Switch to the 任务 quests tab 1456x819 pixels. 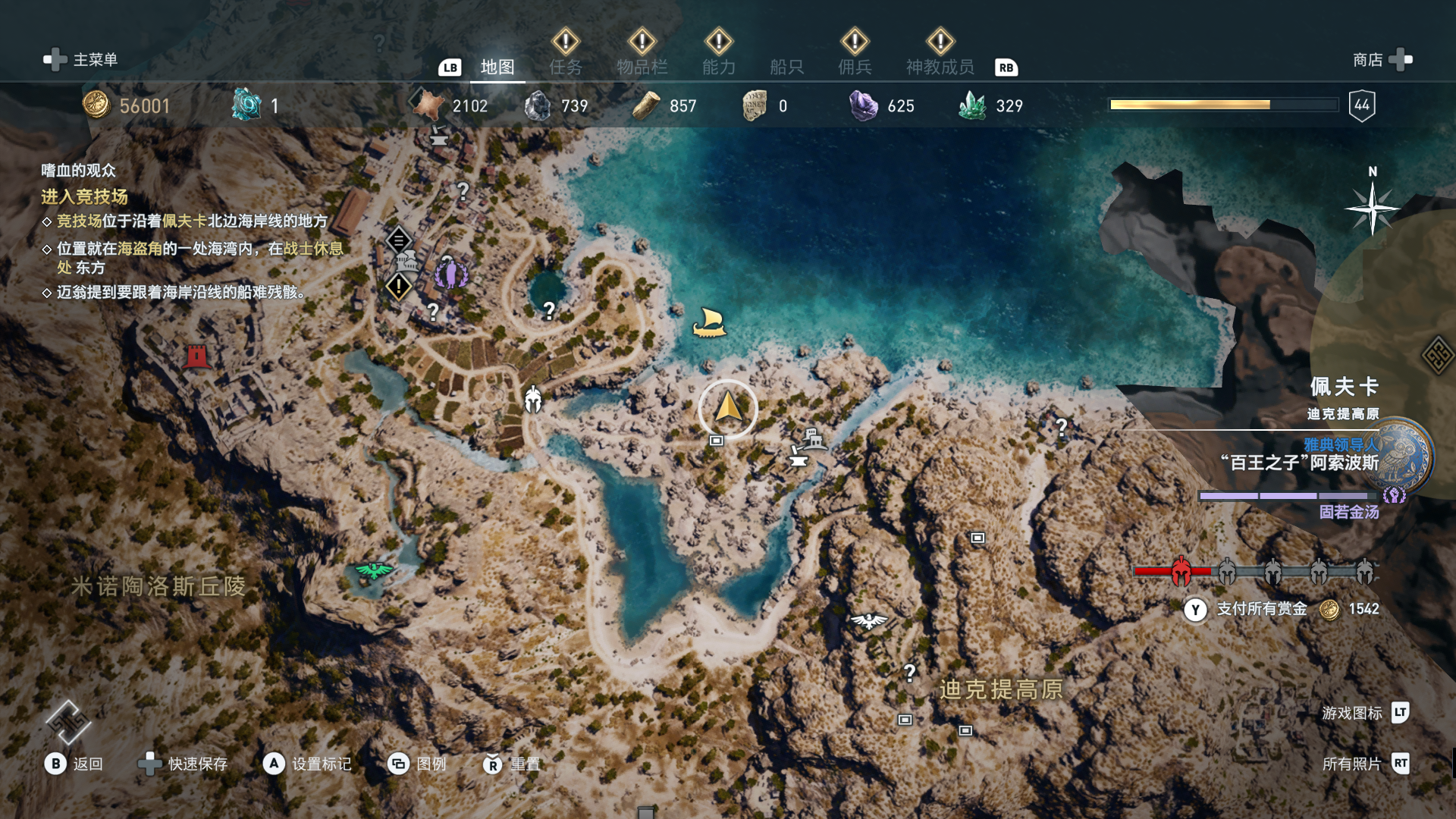click(x=566, y=67)
